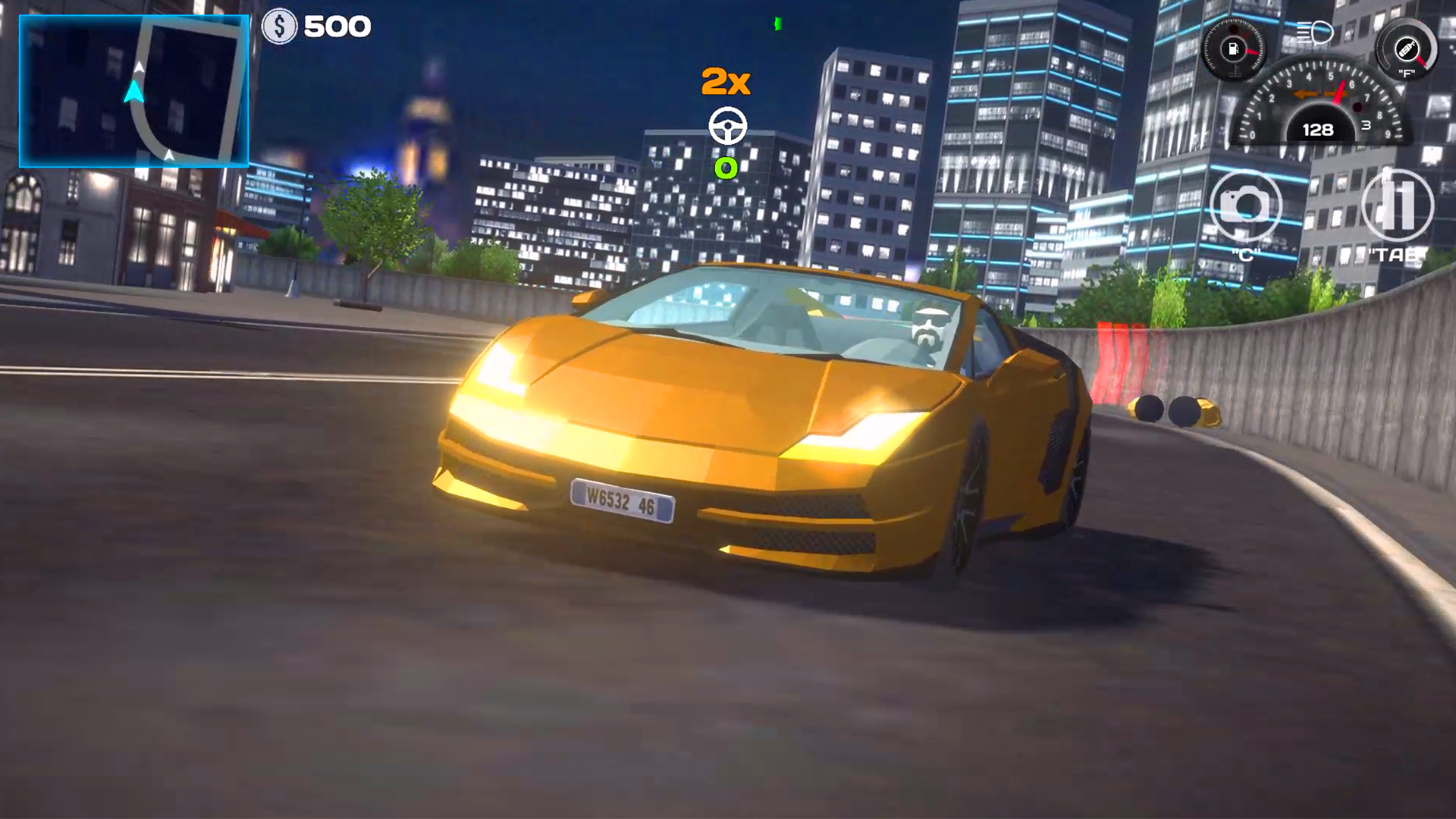Activate the nitro boost "F" gauge
This screenshot has height=819, width=1456.
pyautogui.click(x=1407, y=49)
